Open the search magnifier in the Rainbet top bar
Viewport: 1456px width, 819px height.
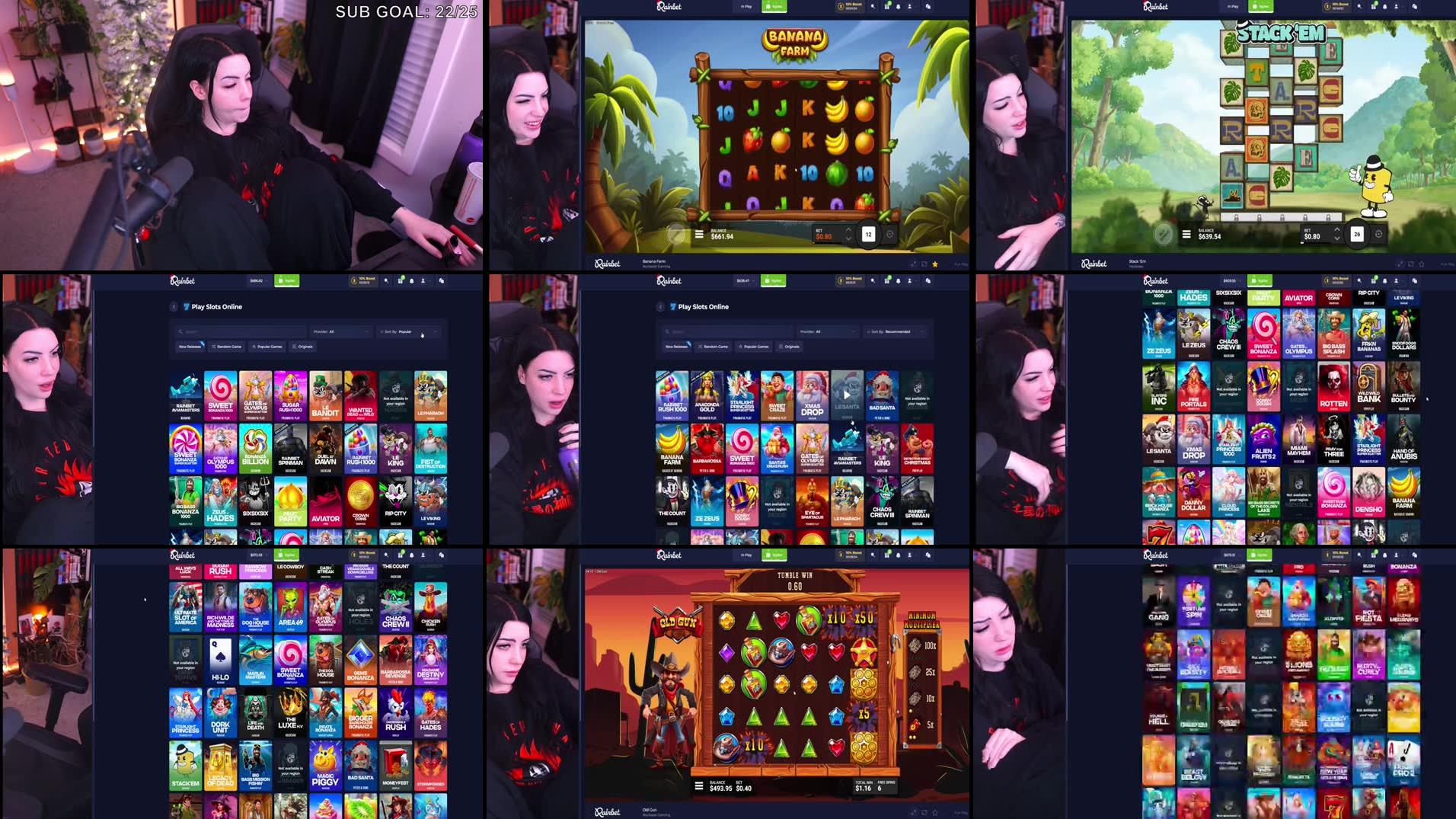873,5
